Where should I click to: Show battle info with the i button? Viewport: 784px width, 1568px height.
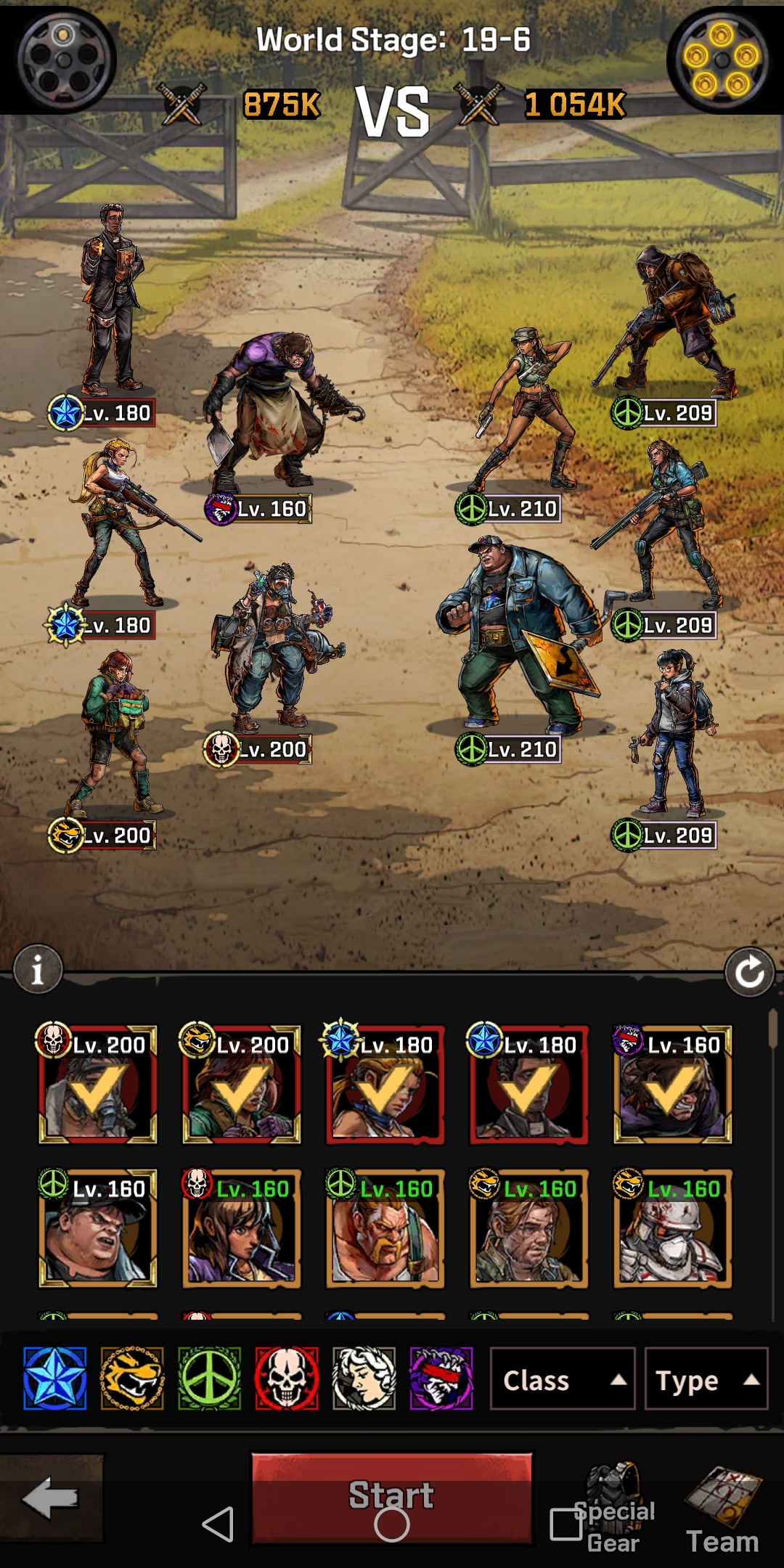[x=38, y=969]
